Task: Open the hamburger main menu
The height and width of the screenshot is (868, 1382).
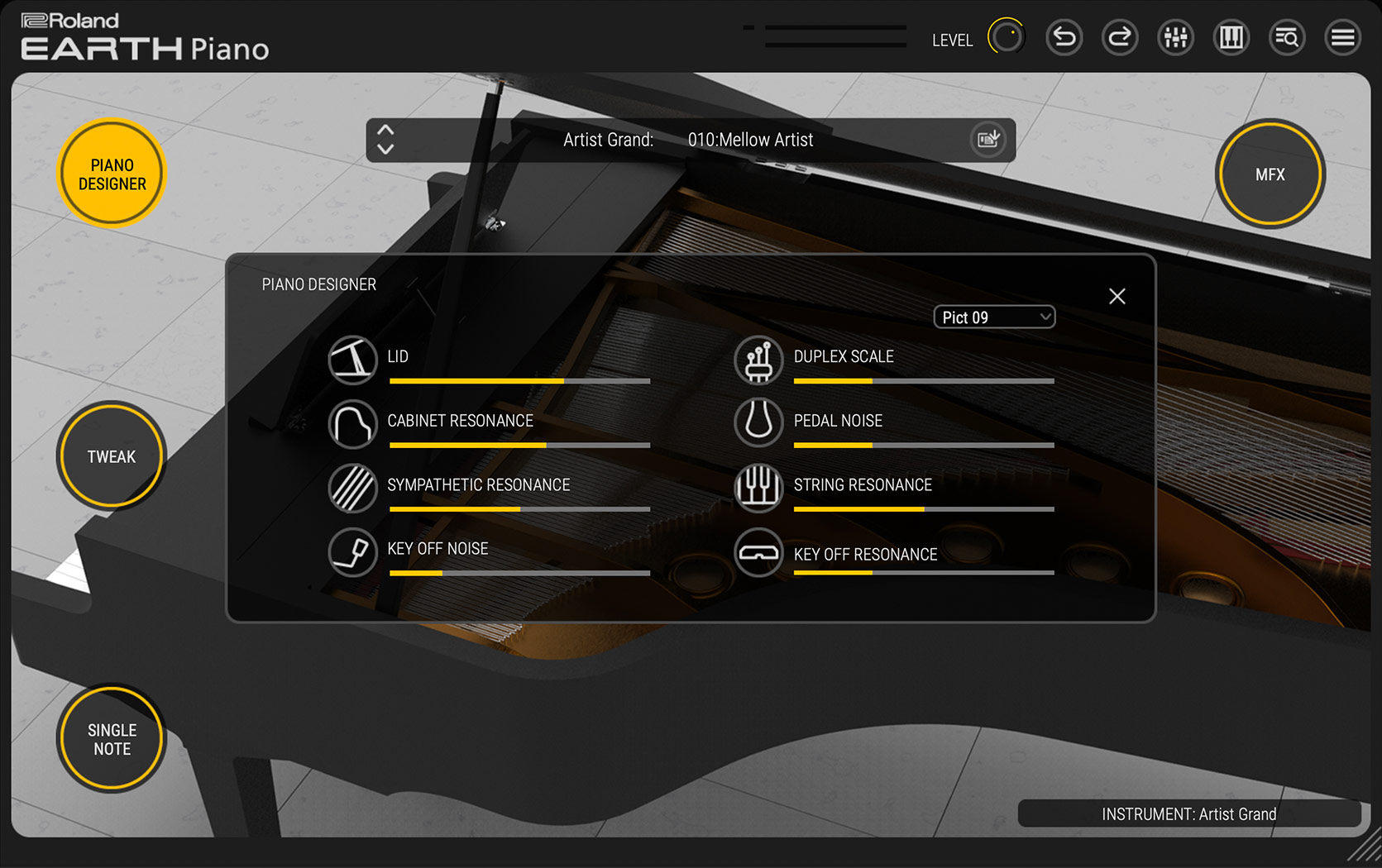Action: point(1342,38)
